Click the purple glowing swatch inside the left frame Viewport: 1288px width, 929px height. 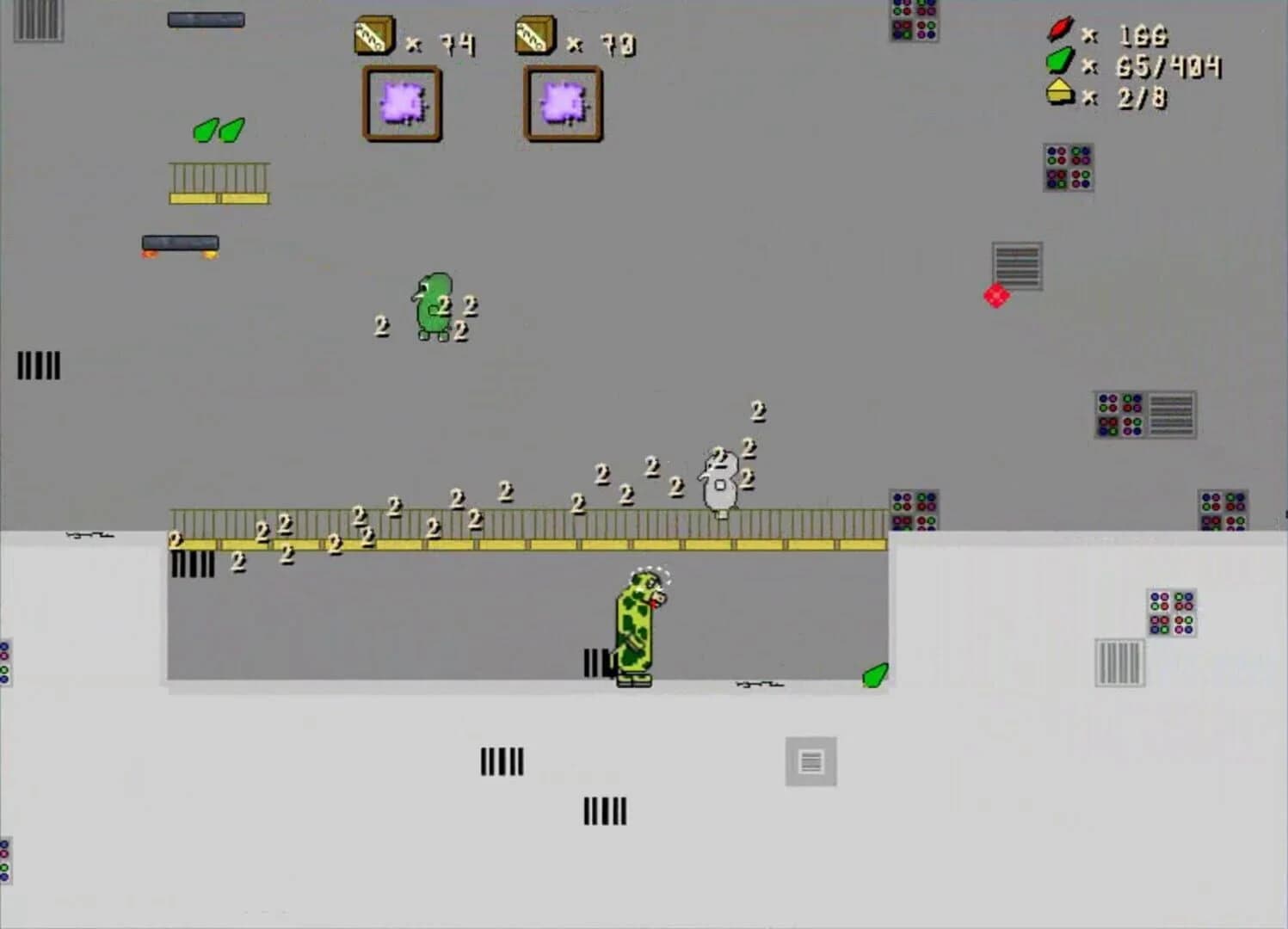402,103
